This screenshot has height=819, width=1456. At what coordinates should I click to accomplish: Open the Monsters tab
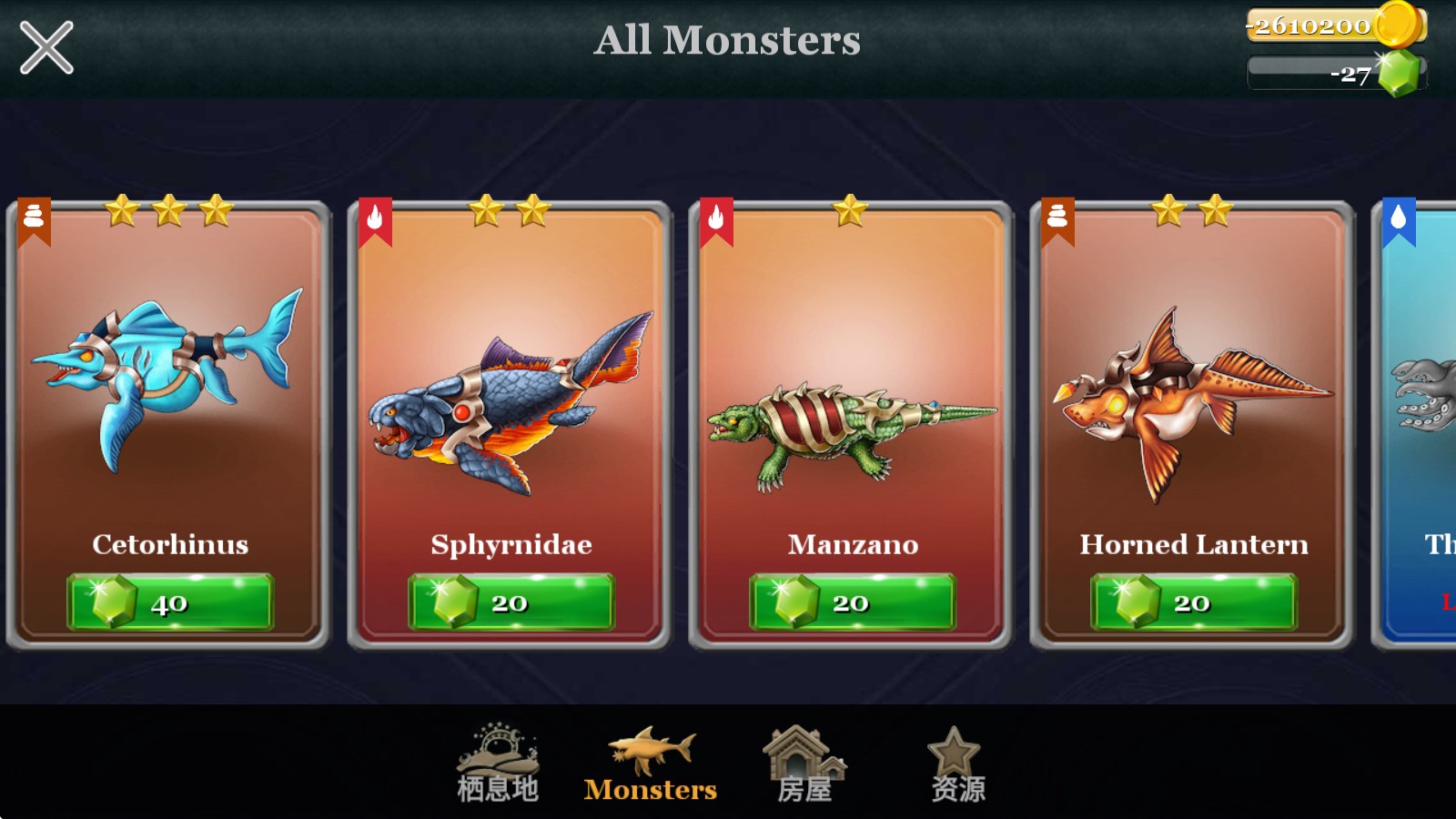pos(651,764)
